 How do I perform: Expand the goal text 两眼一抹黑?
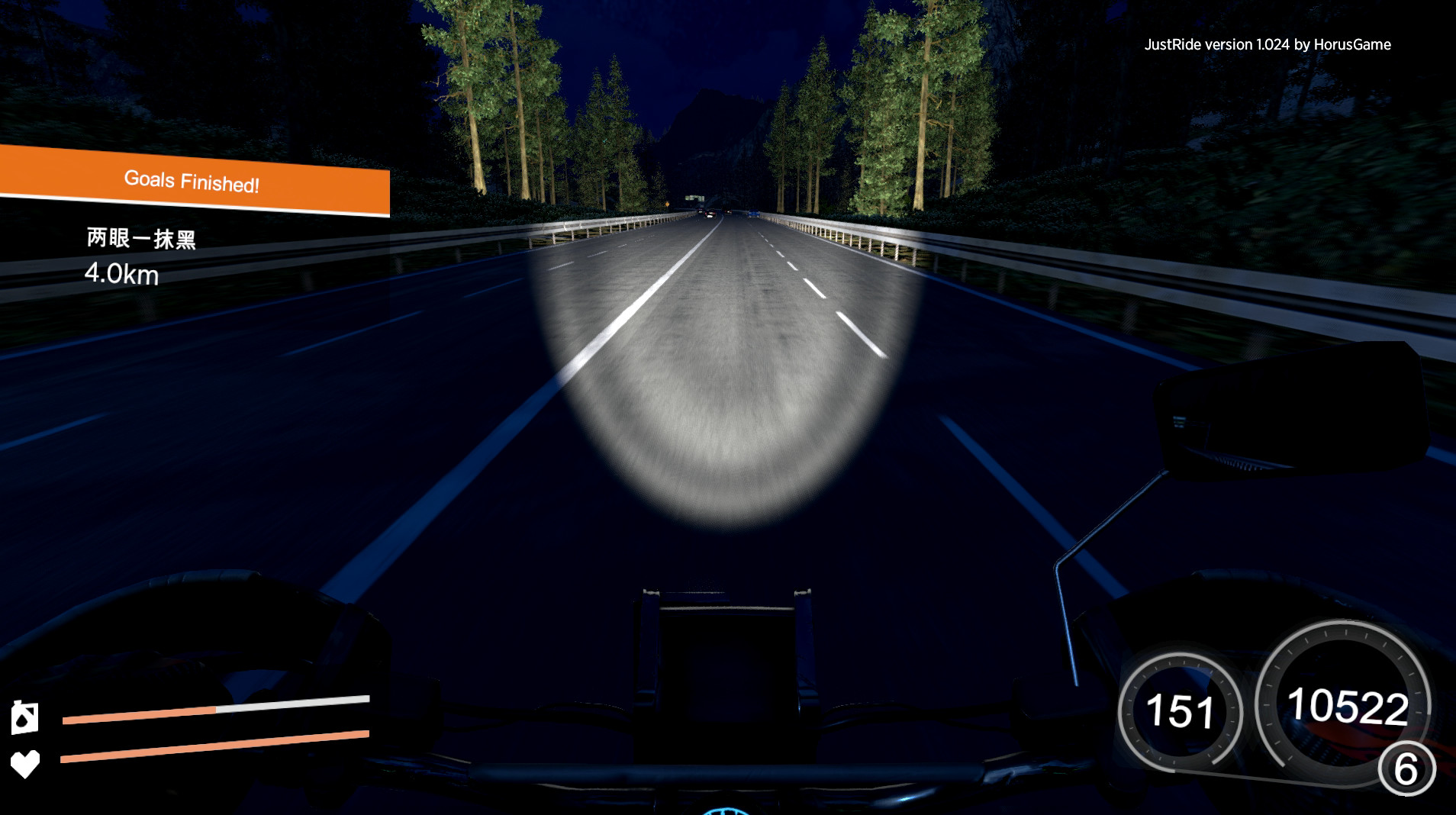click(140, 237)
